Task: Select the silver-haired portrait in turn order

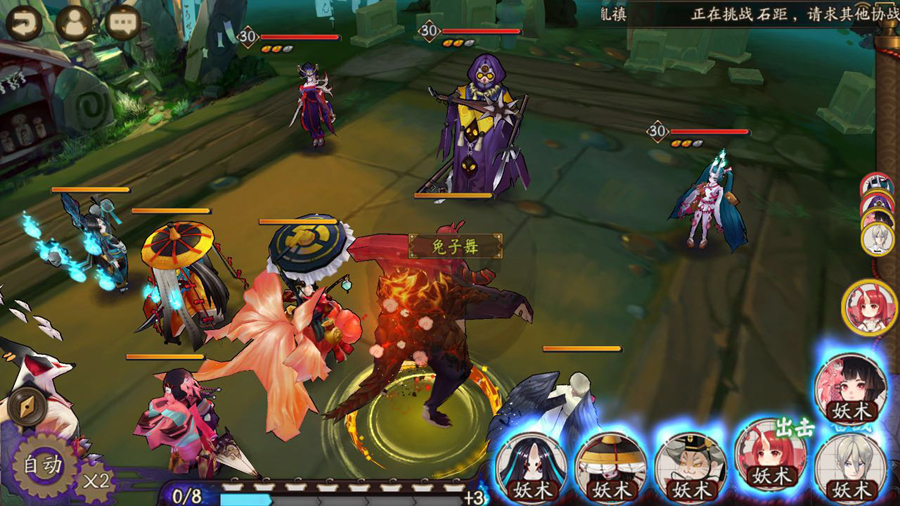Action: (x=878, y=239)
